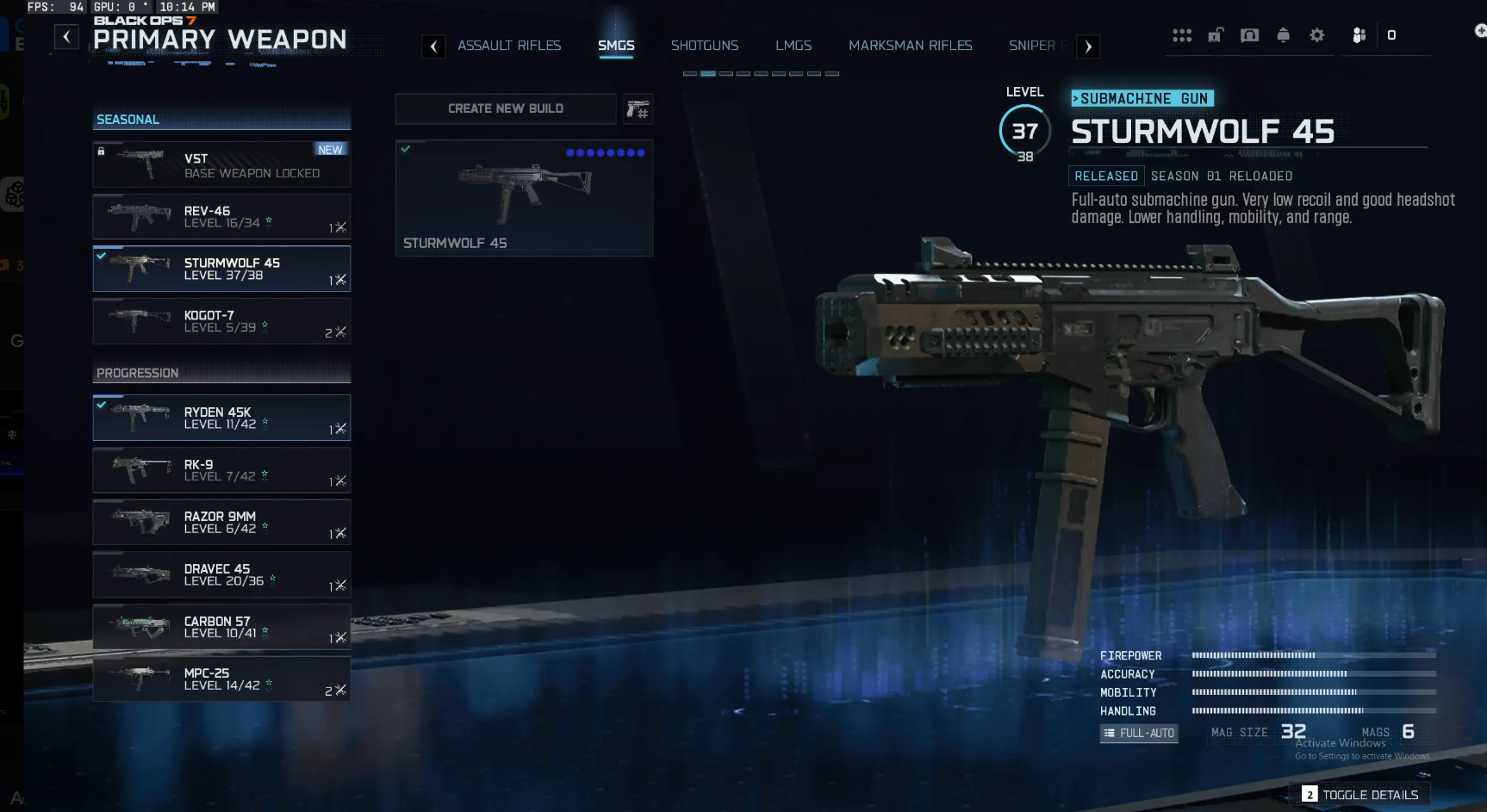Select the locked VST base weapon
1487x812 pixels.
tap(221, 164)
